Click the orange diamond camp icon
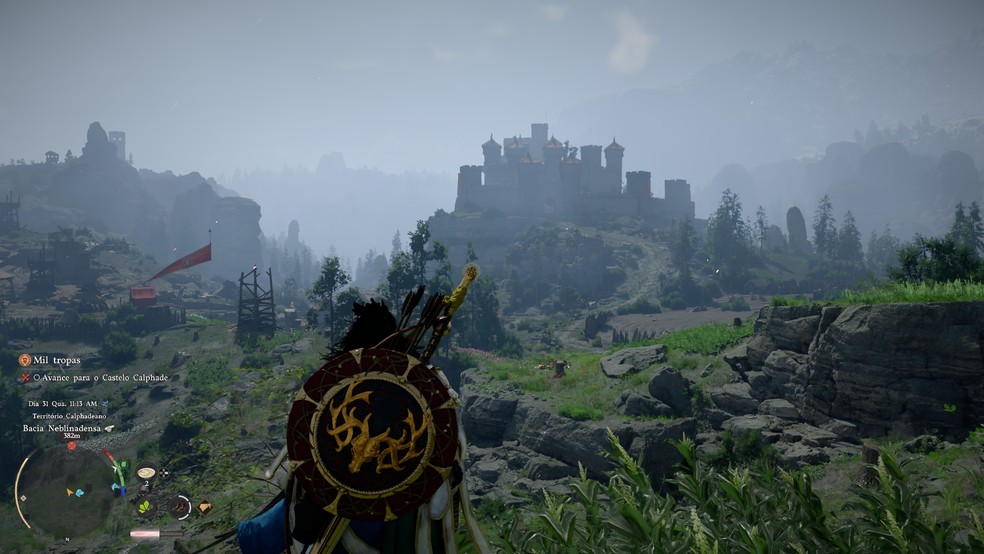 coord(204,507)
